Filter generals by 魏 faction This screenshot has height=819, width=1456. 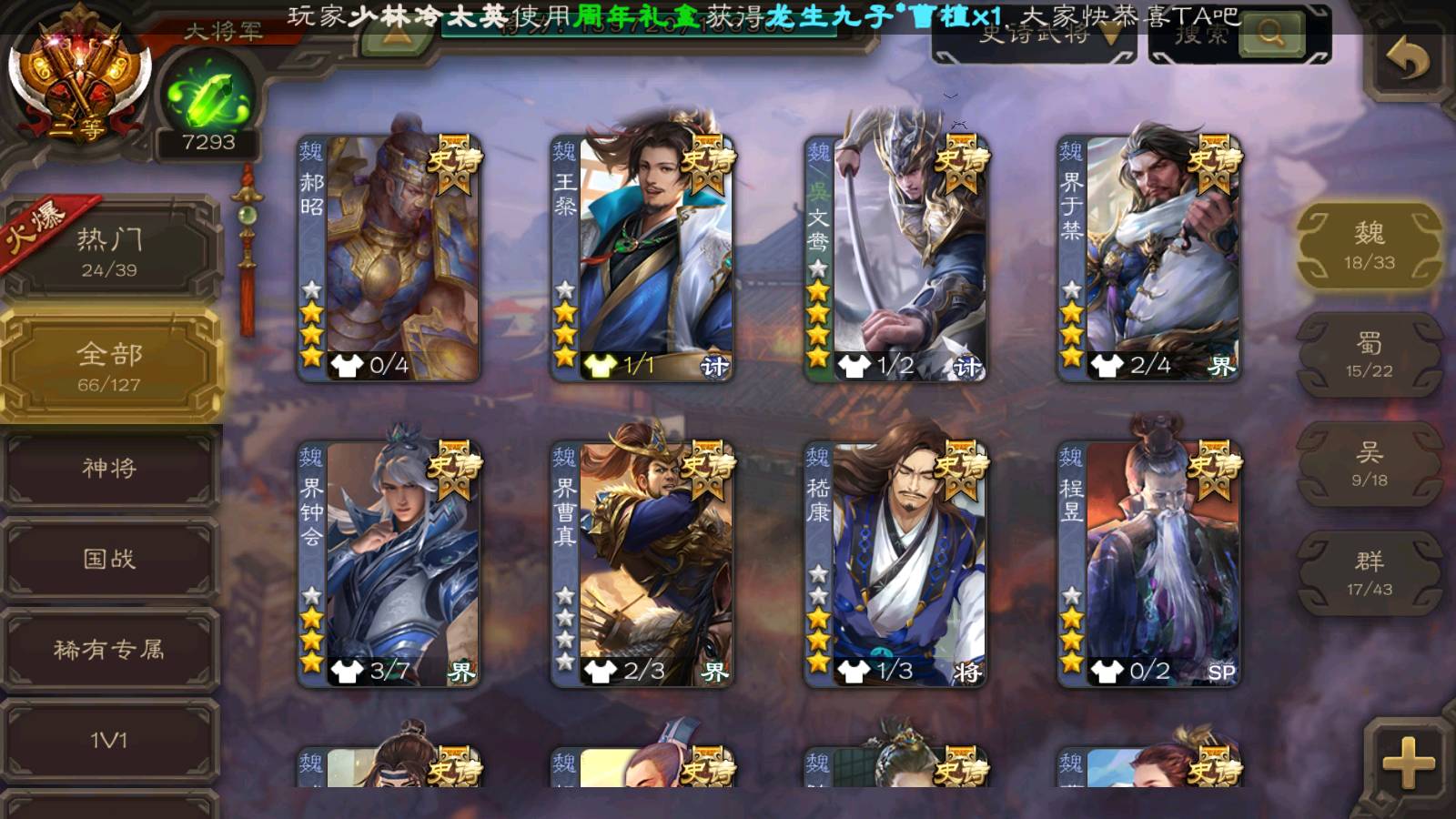point(1369,246)
